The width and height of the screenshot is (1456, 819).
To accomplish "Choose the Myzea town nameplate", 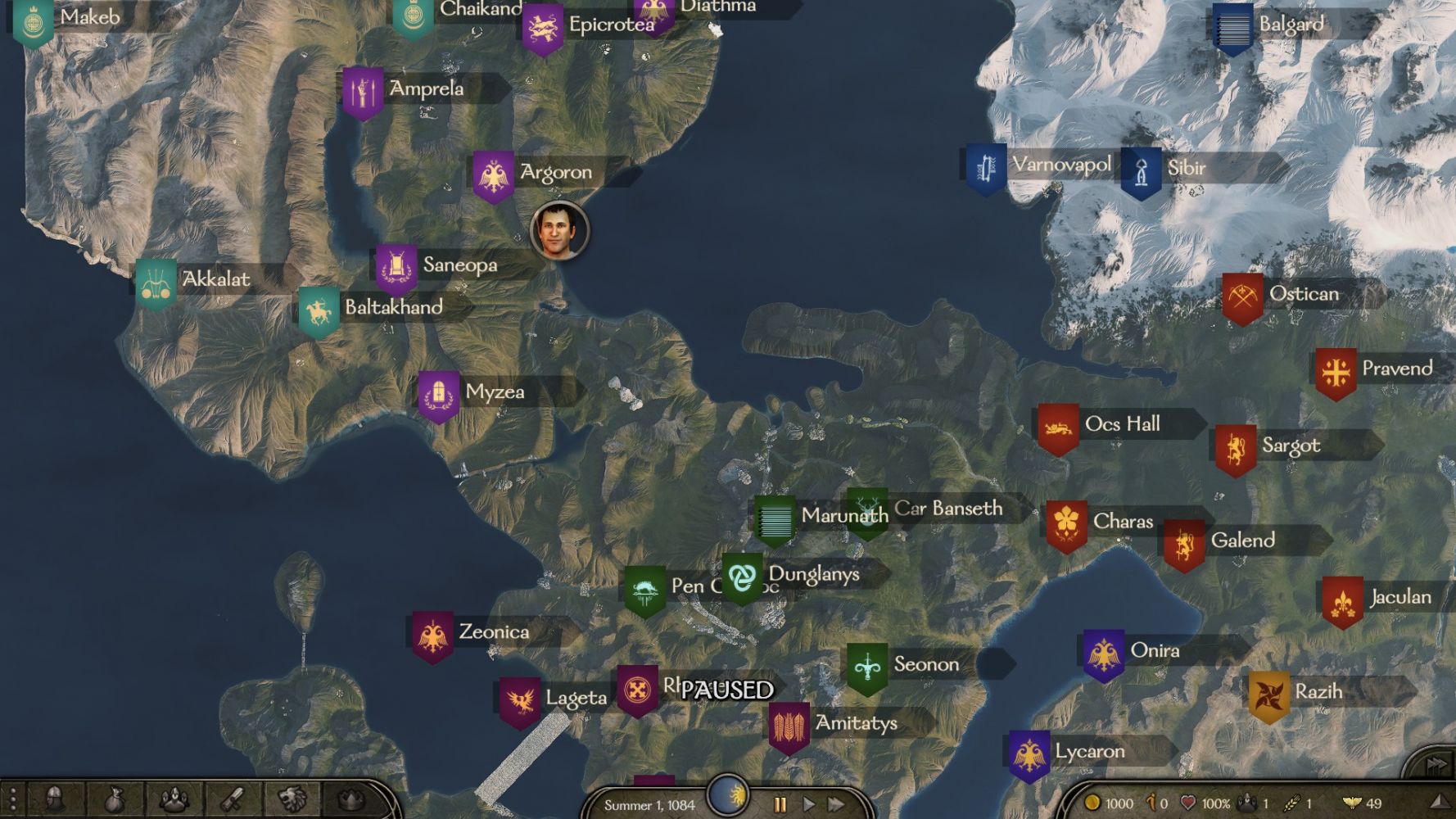I will pos(494,392).
